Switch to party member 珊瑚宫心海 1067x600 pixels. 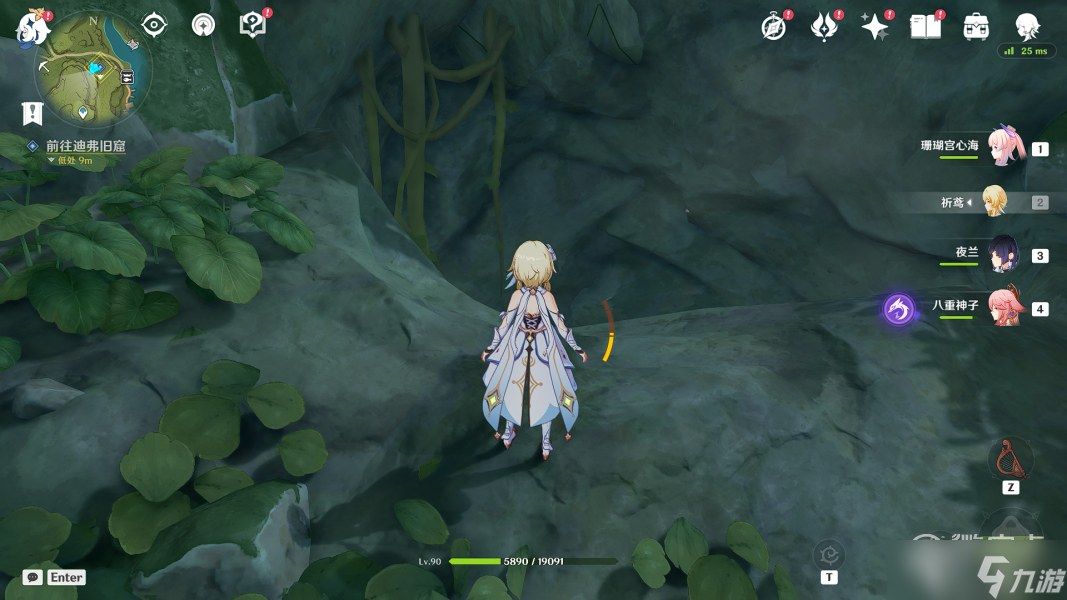(1002, 148)
